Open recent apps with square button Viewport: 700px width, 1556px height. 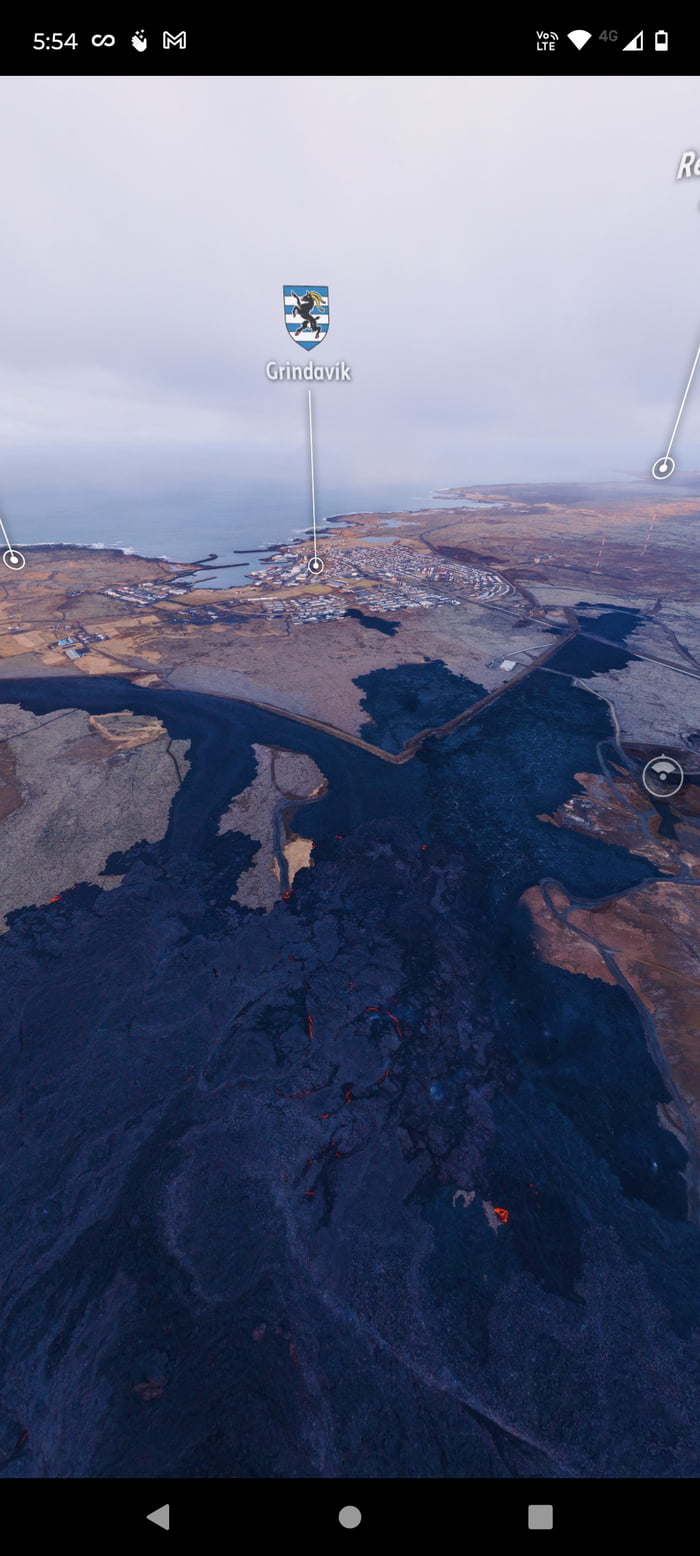coord(540,1517)
